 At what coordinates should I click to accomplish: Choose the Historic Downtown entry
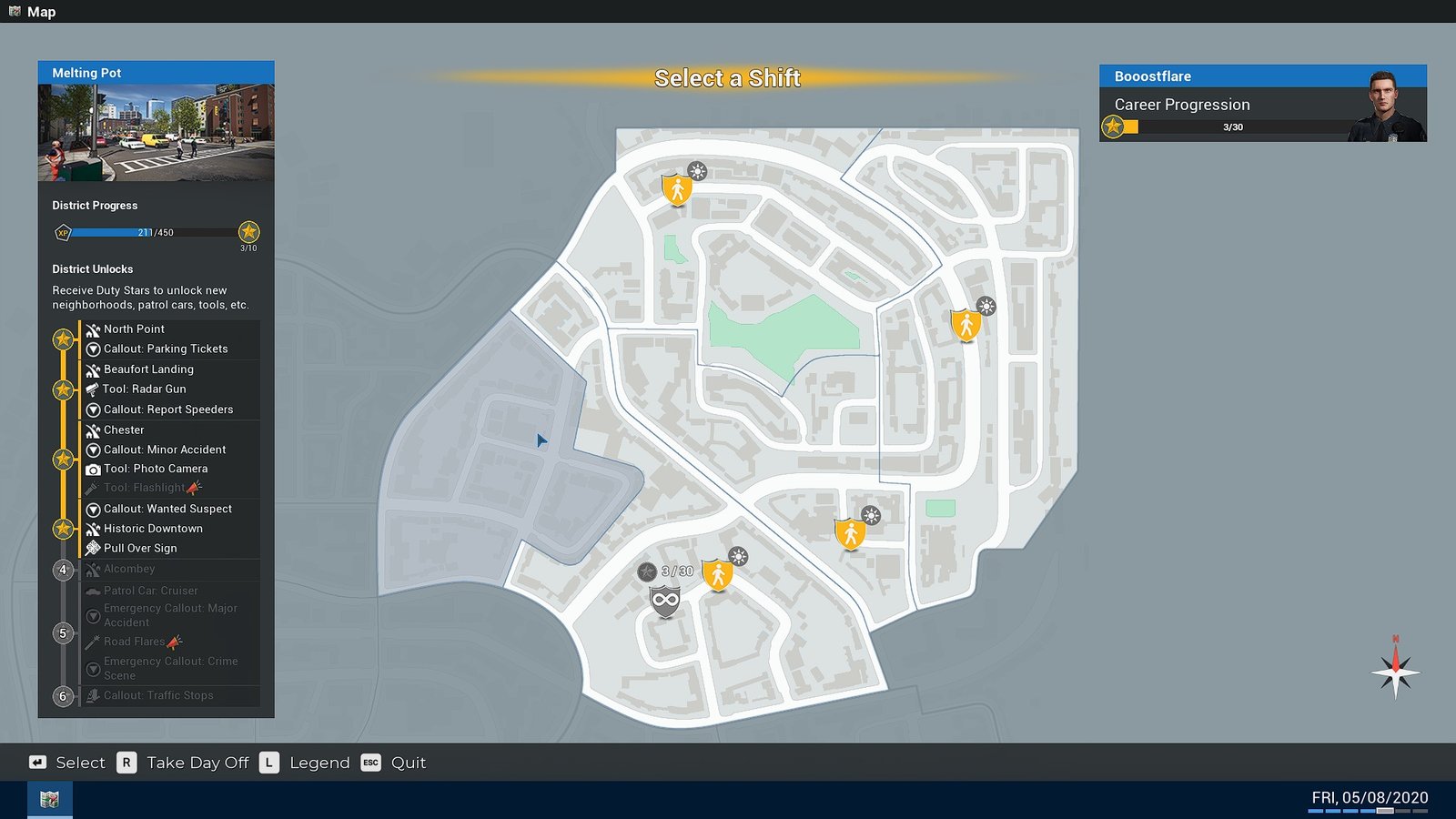coord(153,529)
